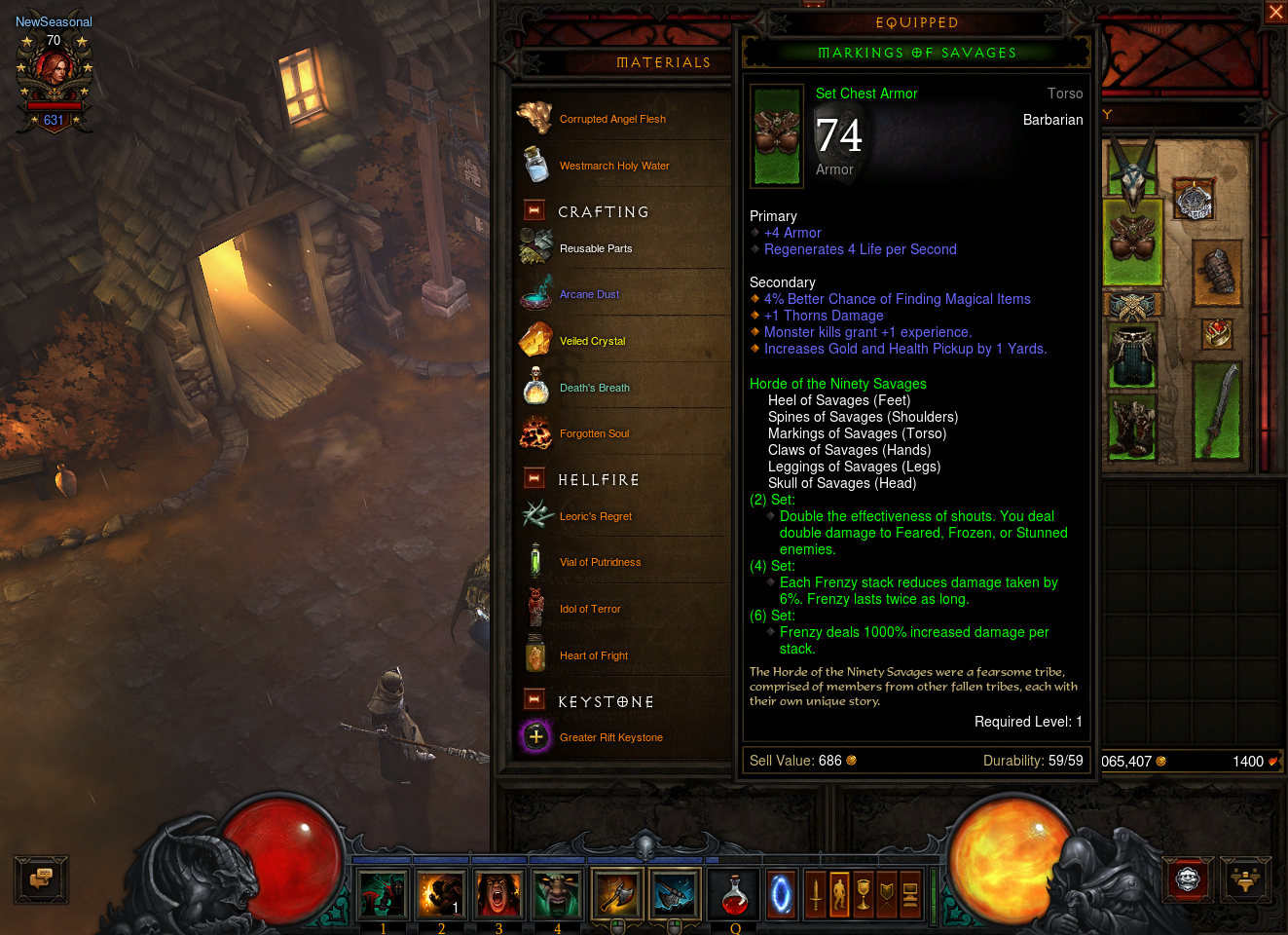Open the chat bubble button
The width and height of the screenshot is (1288, 935).
click(41, 879)
